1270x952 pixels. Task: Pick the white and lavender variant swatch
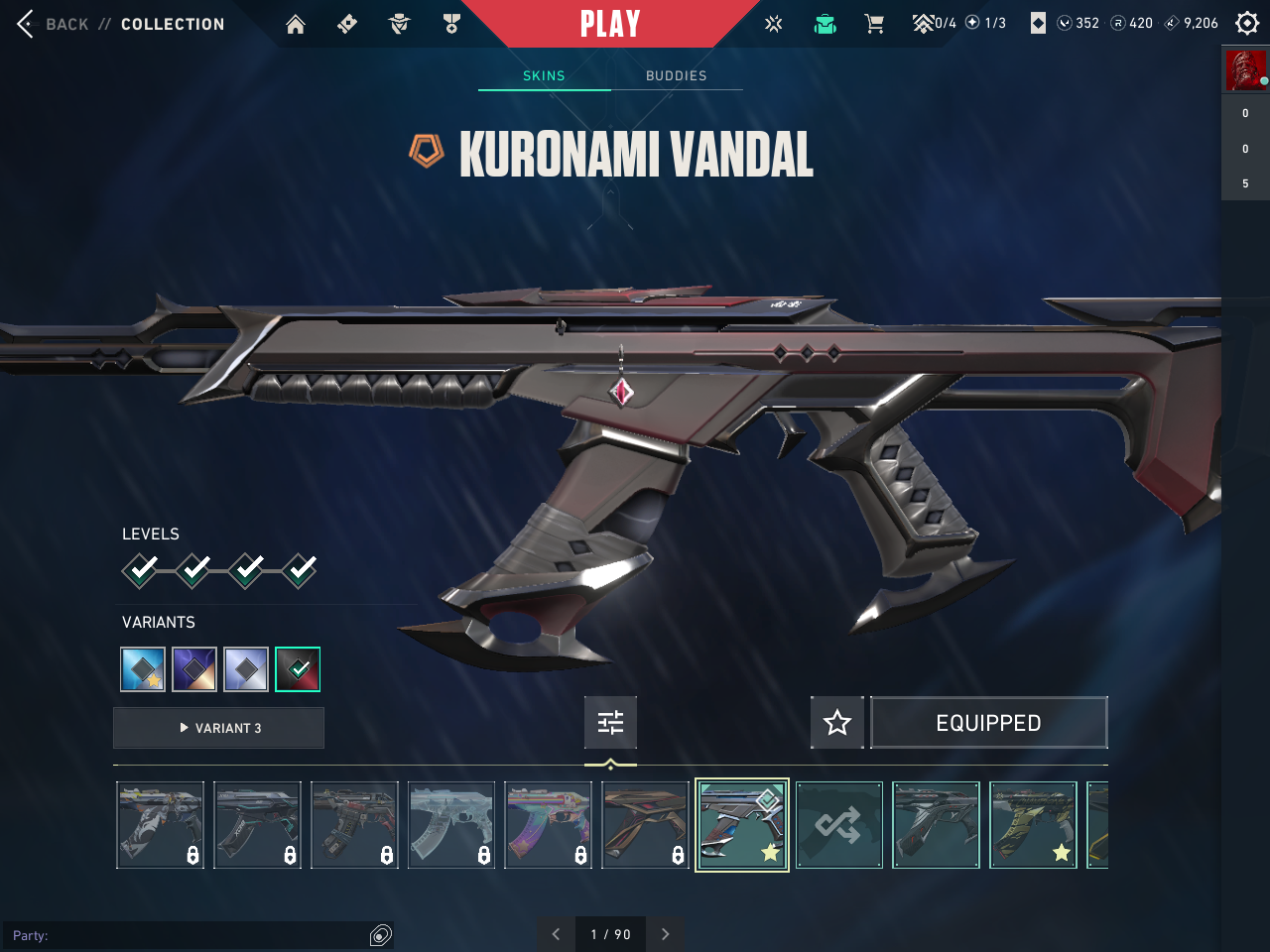coord(246,669)
